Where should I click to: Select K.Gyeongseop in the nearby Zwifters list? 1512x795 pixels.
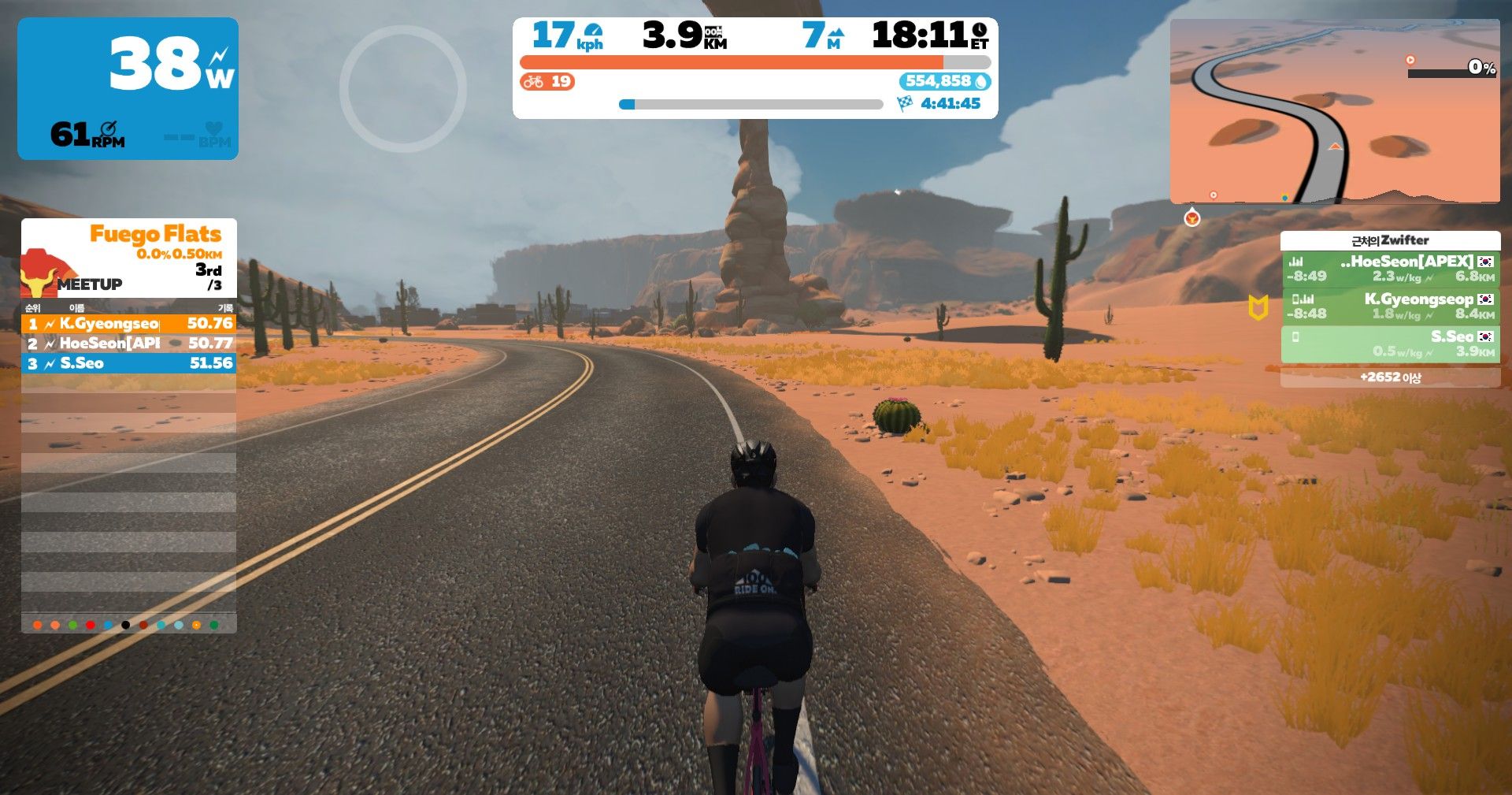coord(1390,306)
